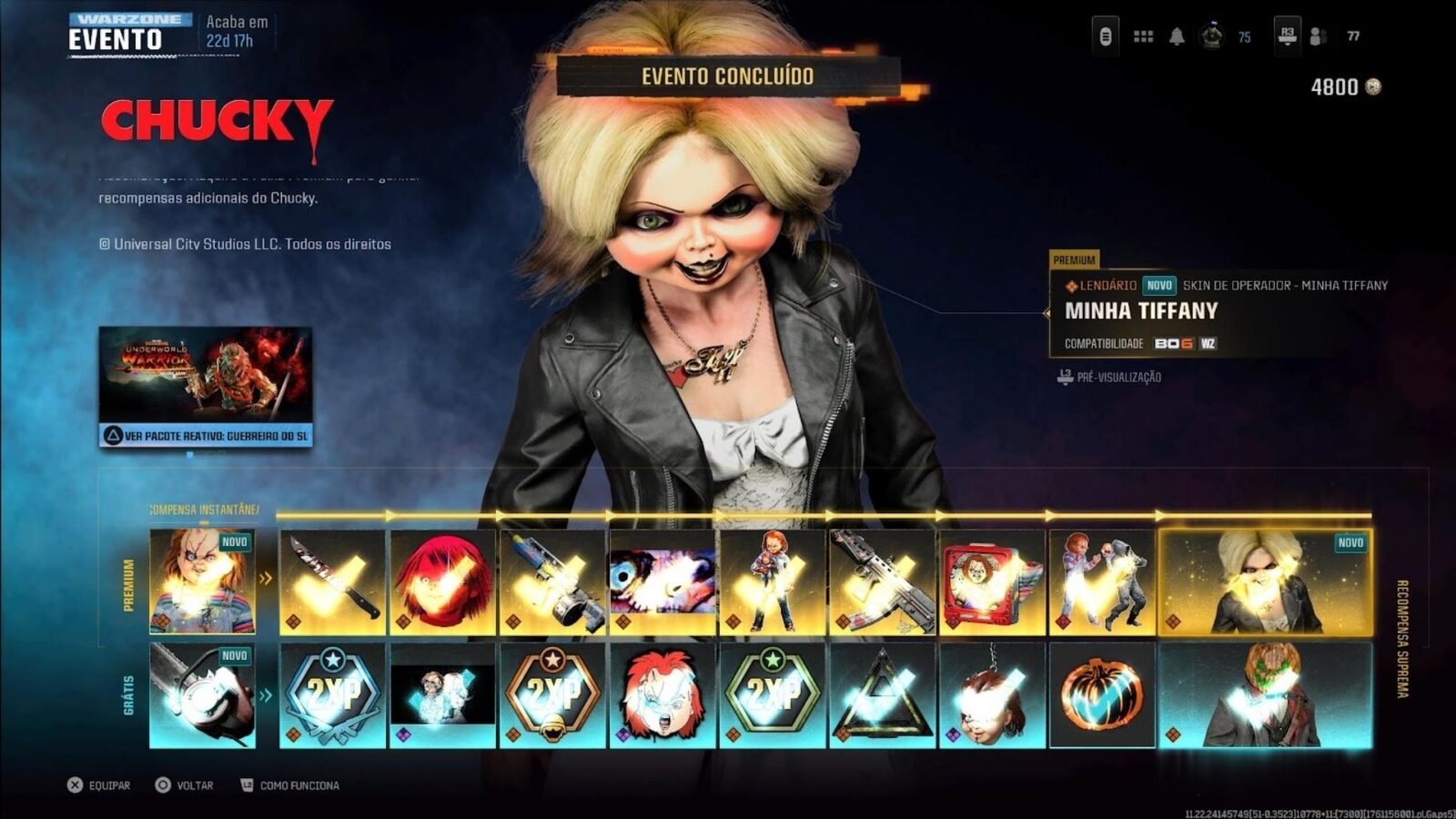The width and height of the screenshot is (1456, 819).
Task: Select the triangle emblem free reward
Action: coord(883,695)
